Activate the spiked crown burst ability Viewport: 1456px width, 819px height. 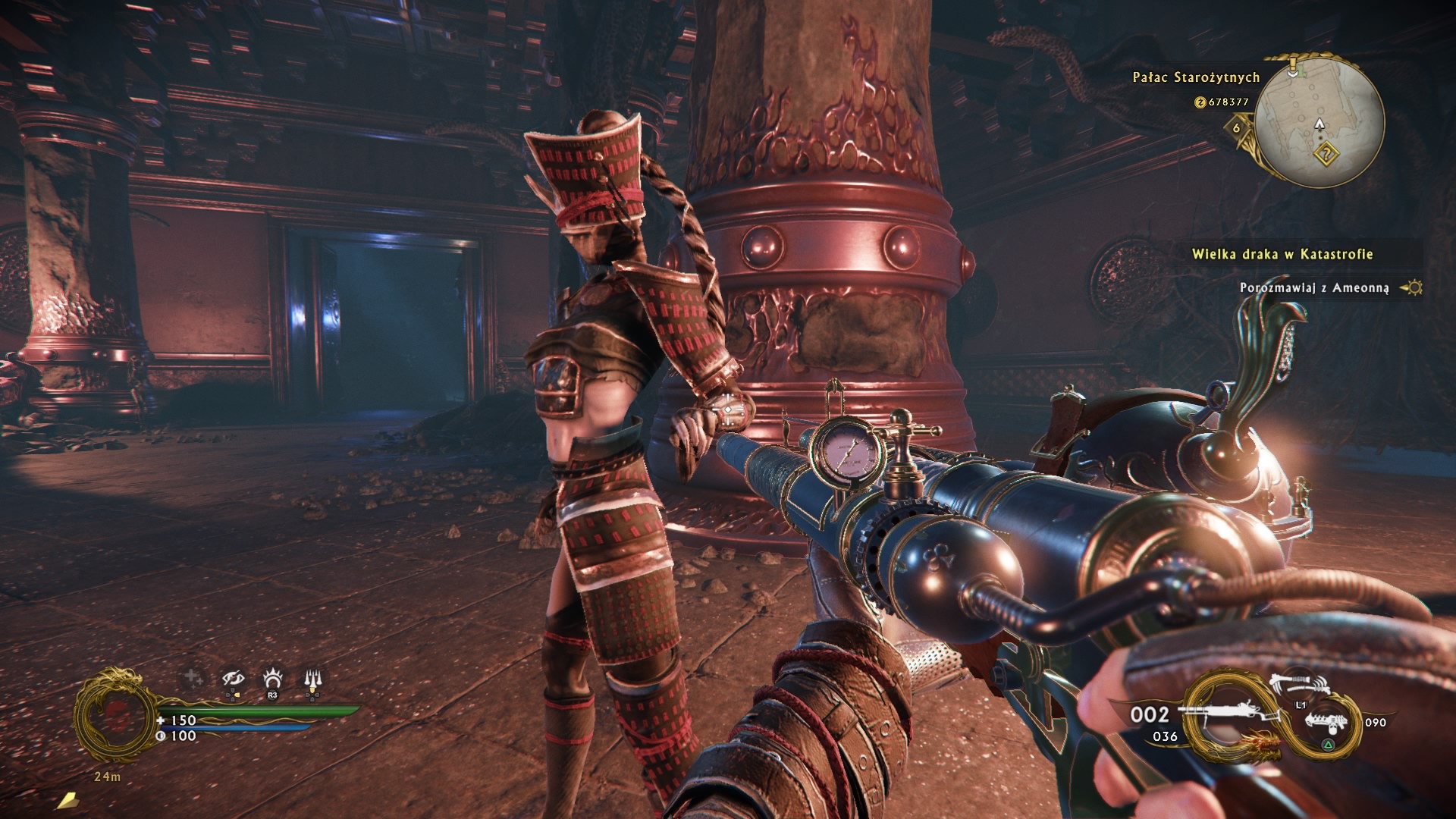(272, 677)
